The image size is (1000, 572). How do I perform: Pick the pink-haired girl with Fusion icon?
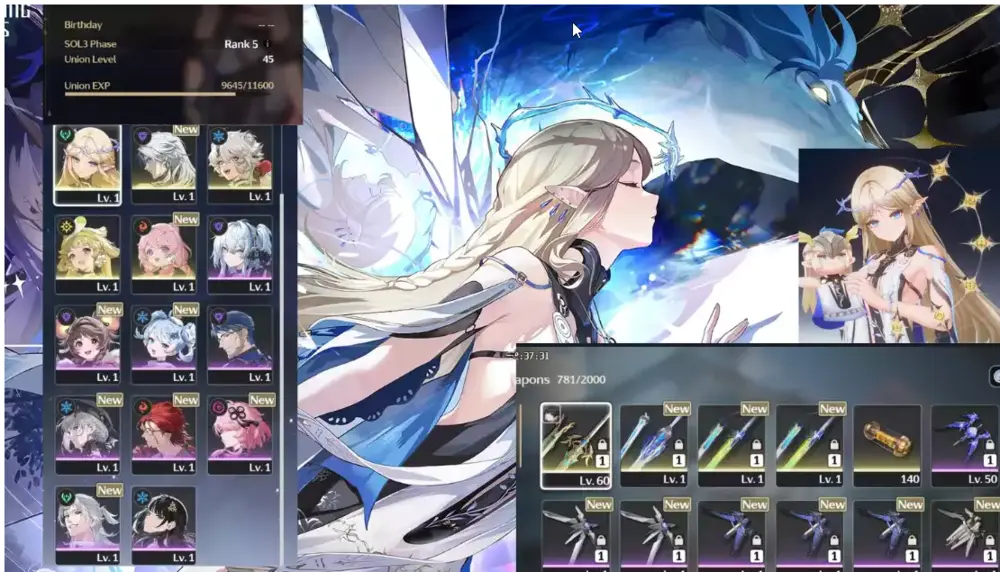(x=163, y=252)
